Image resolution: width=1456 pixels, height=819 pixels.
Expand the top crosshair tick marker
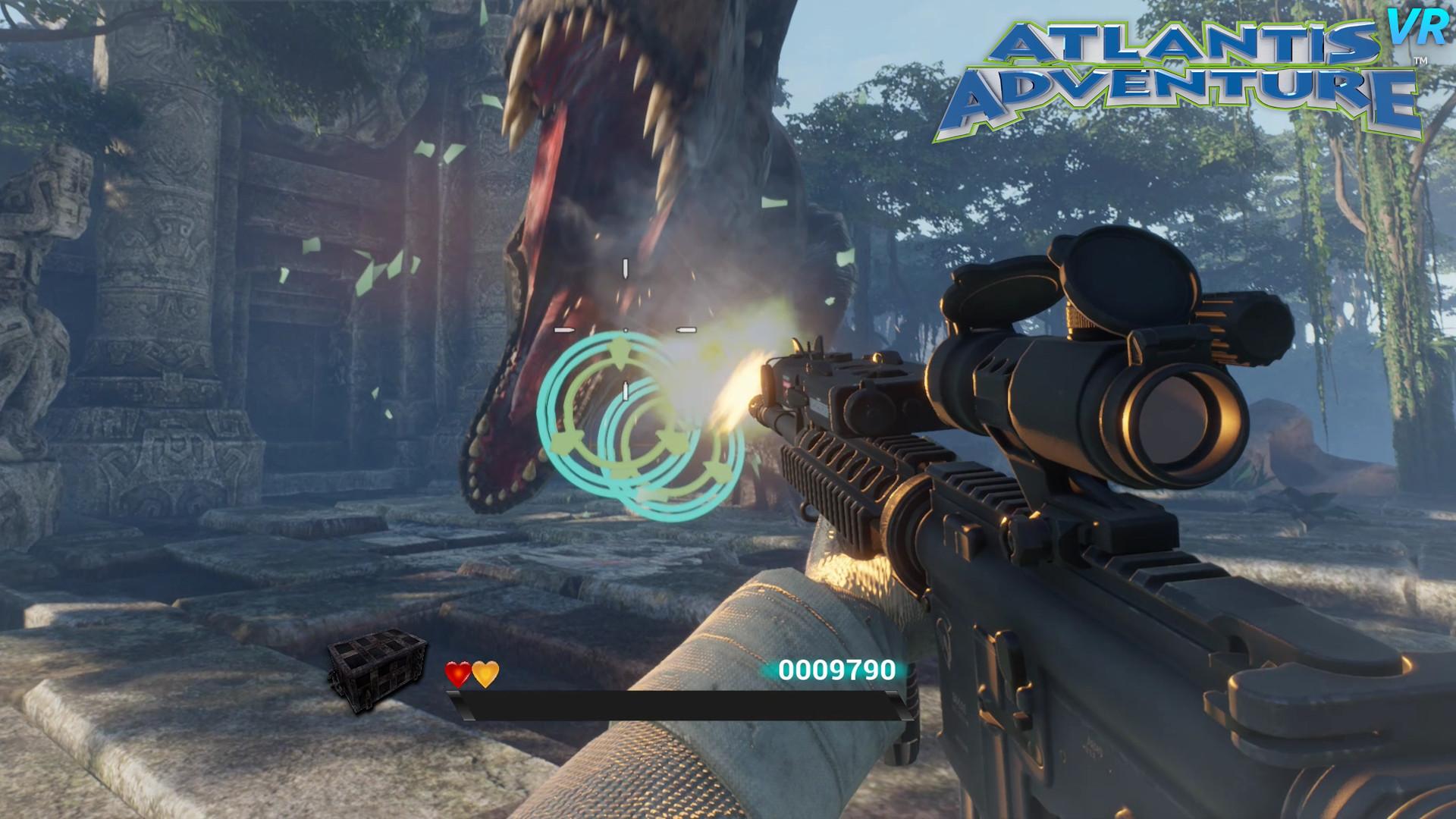(x=625, y=266)
